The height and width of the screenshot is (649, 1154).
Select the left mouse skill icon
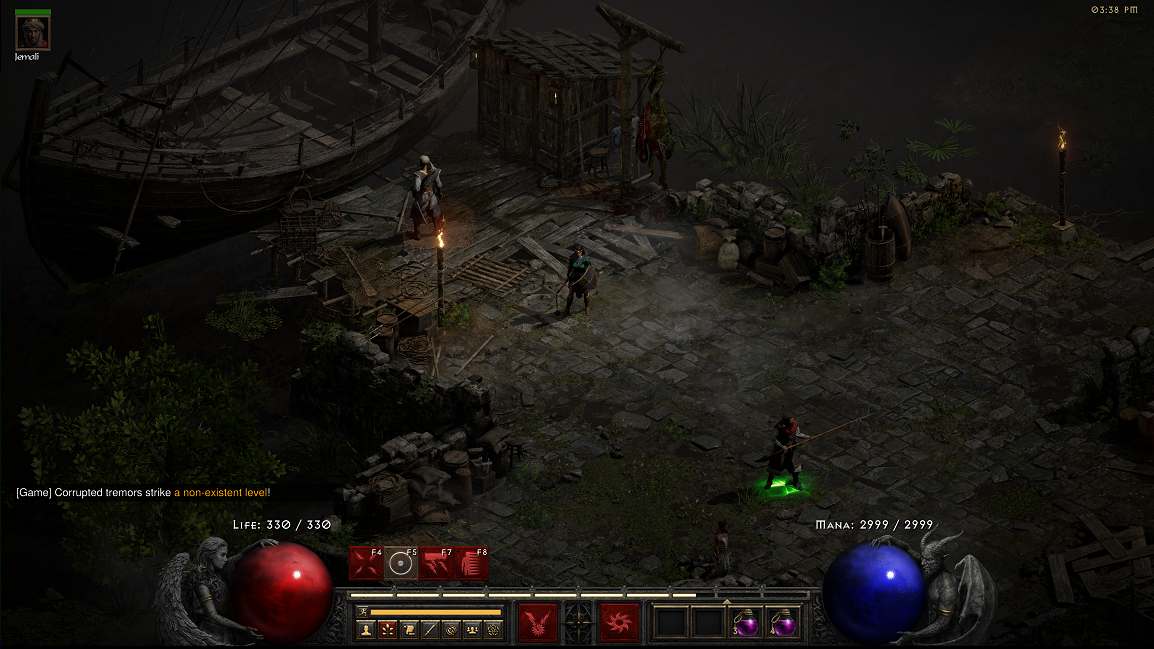tap(538, 622)
